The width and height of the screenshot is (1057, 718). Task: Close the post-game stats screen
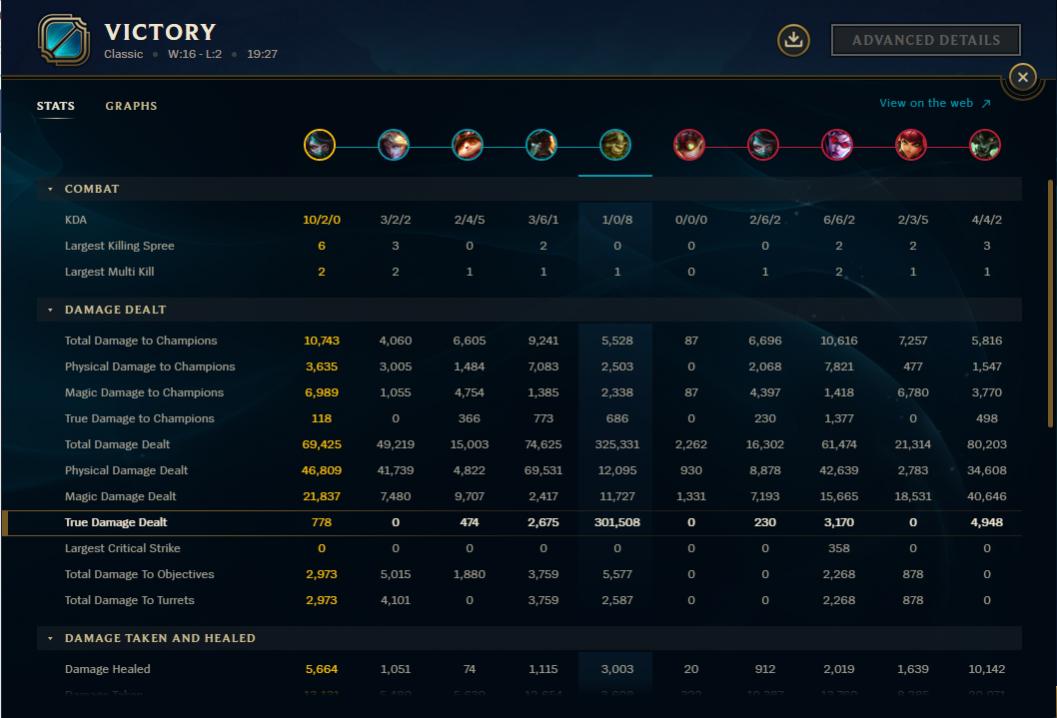coord(1021,77)
